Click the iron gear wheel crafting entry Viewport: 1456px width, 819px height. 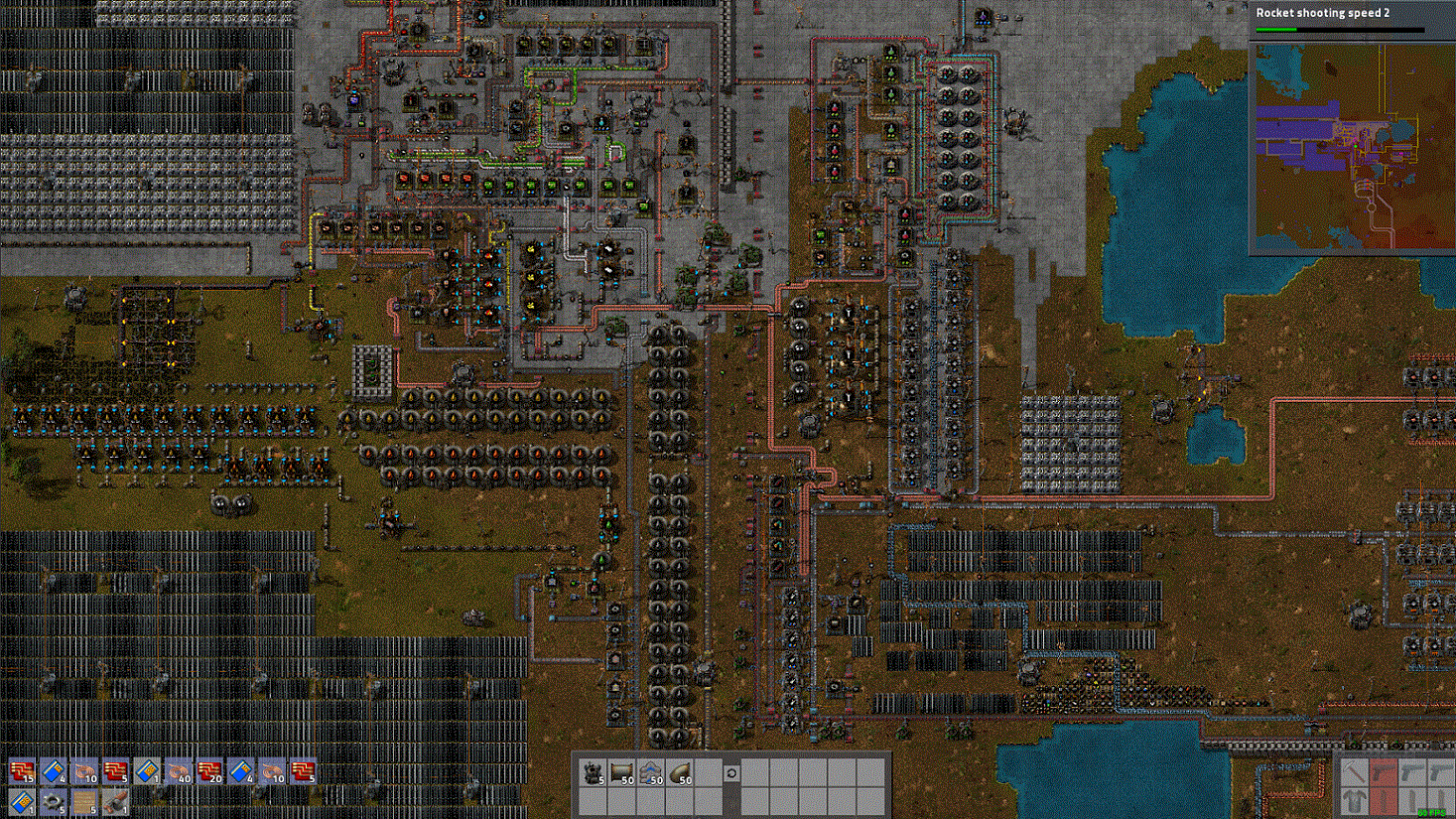pyautogui.click(x=53, y=802)
